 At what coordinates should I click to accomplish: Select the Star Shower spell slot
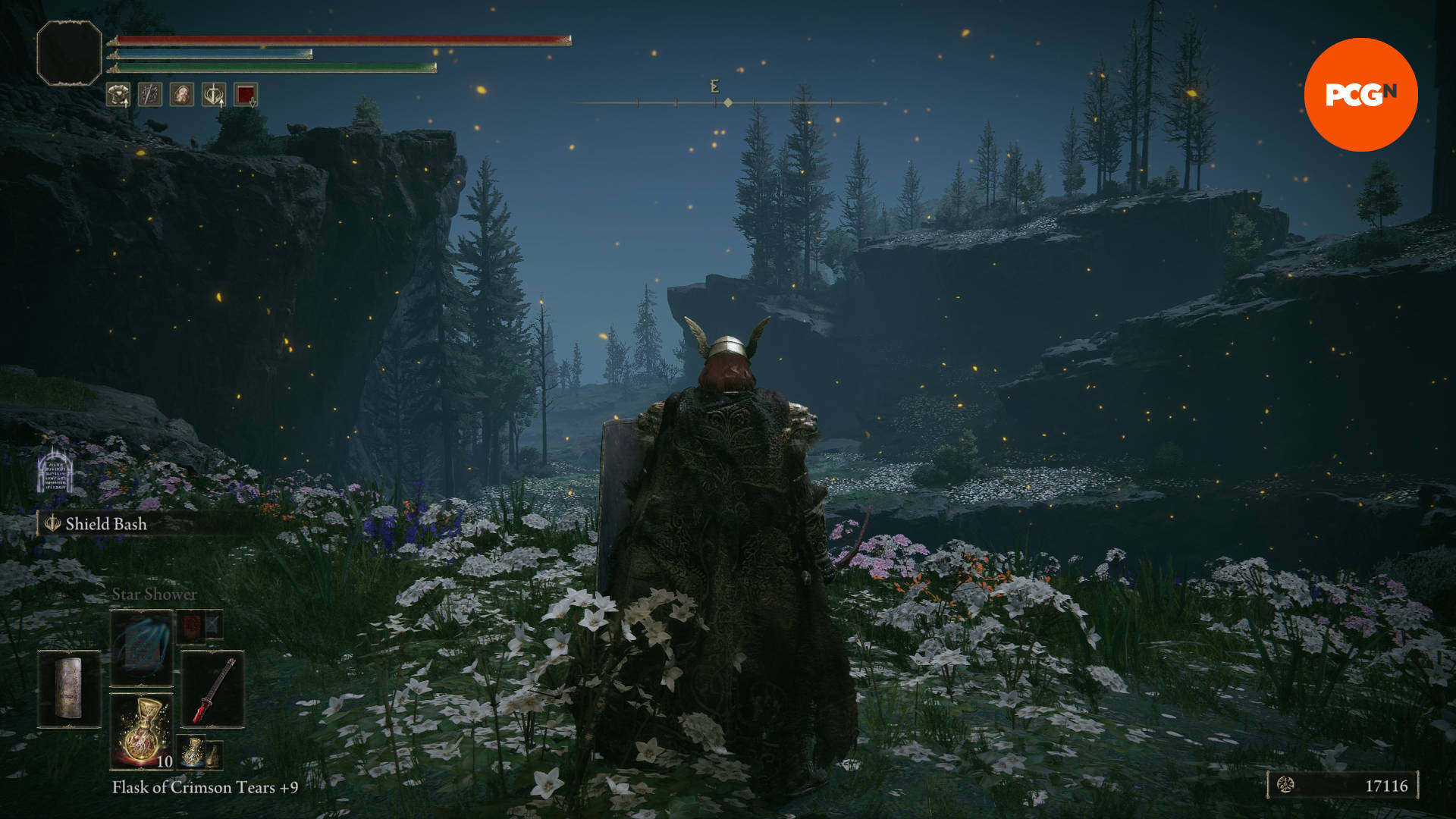pos(142,648)
